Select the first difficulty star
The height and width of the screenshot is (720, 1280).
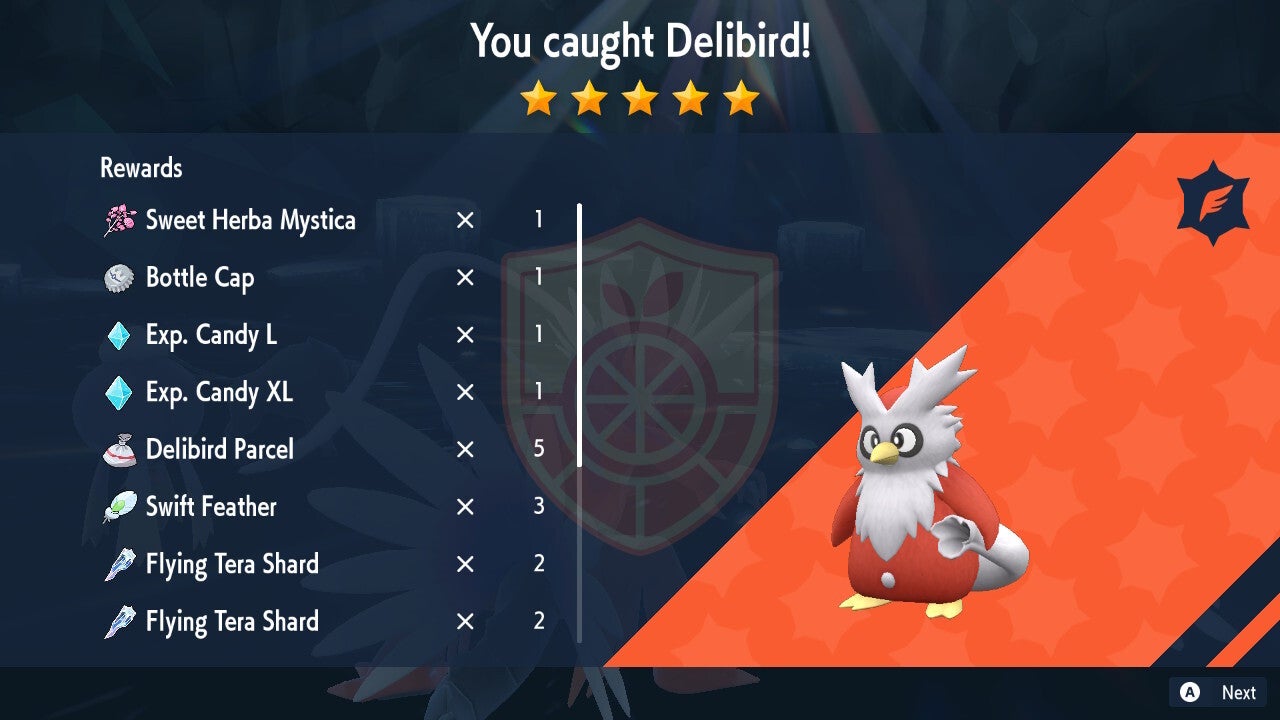[538, 99]
